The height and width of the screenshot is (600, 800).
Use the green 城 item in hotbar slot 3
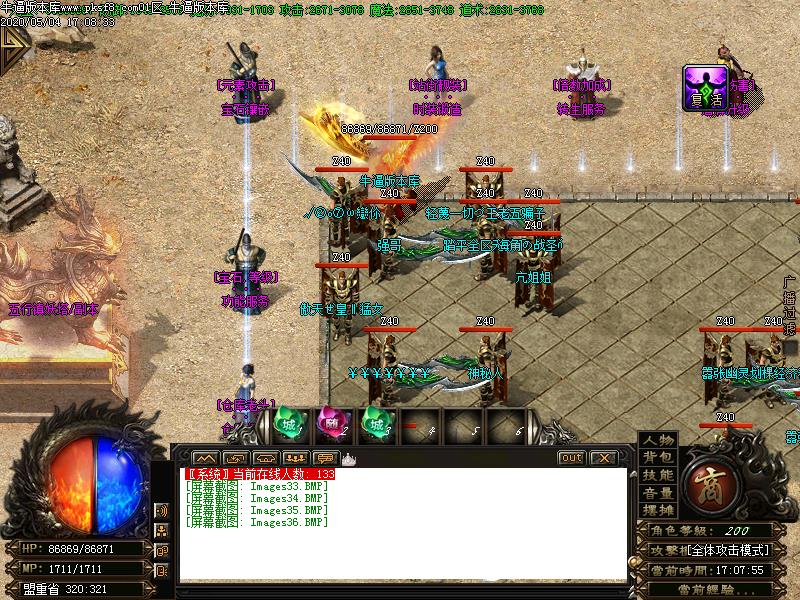coord(376,424)
